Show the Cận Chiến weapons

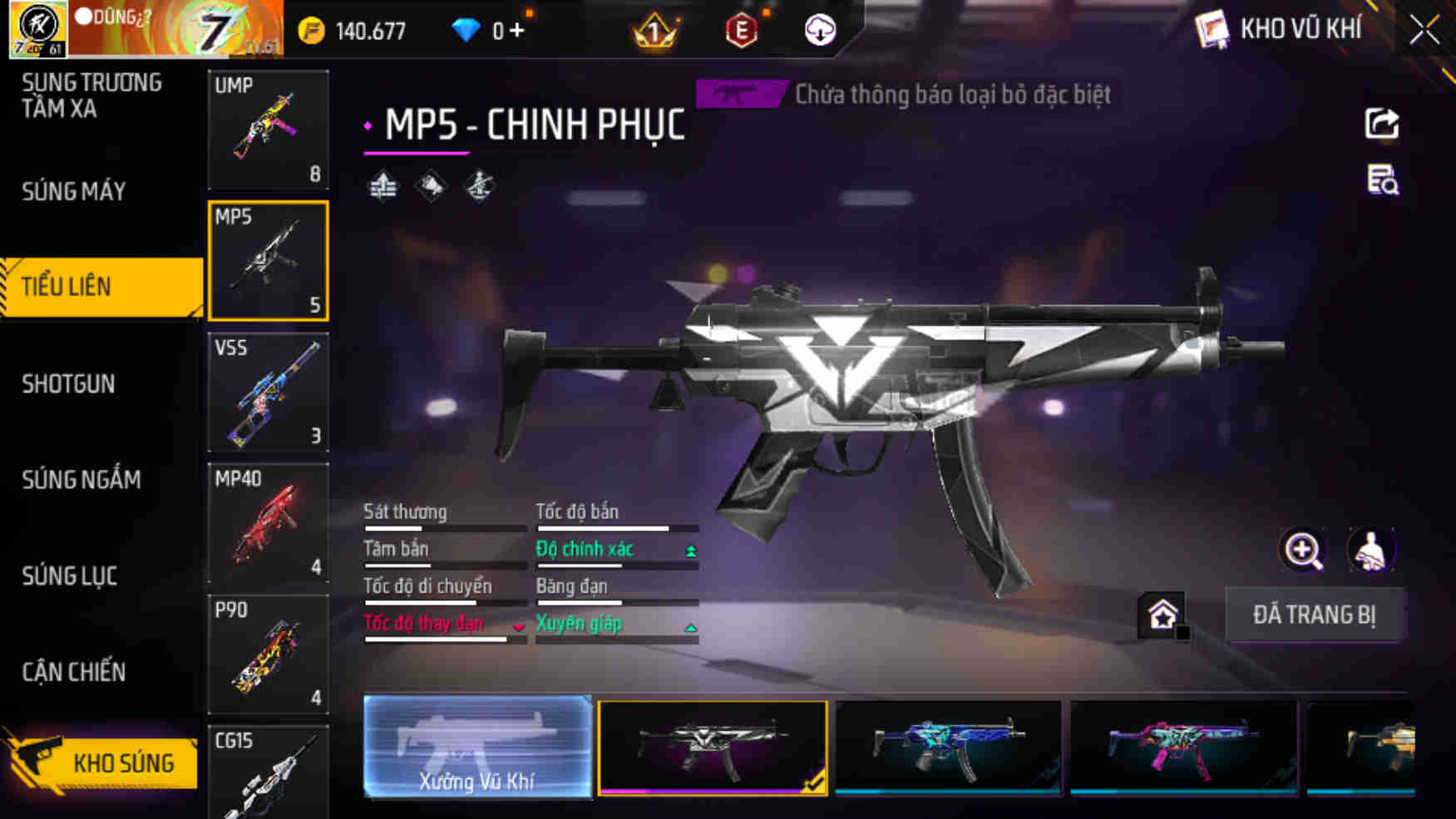(x=74, y=672)
